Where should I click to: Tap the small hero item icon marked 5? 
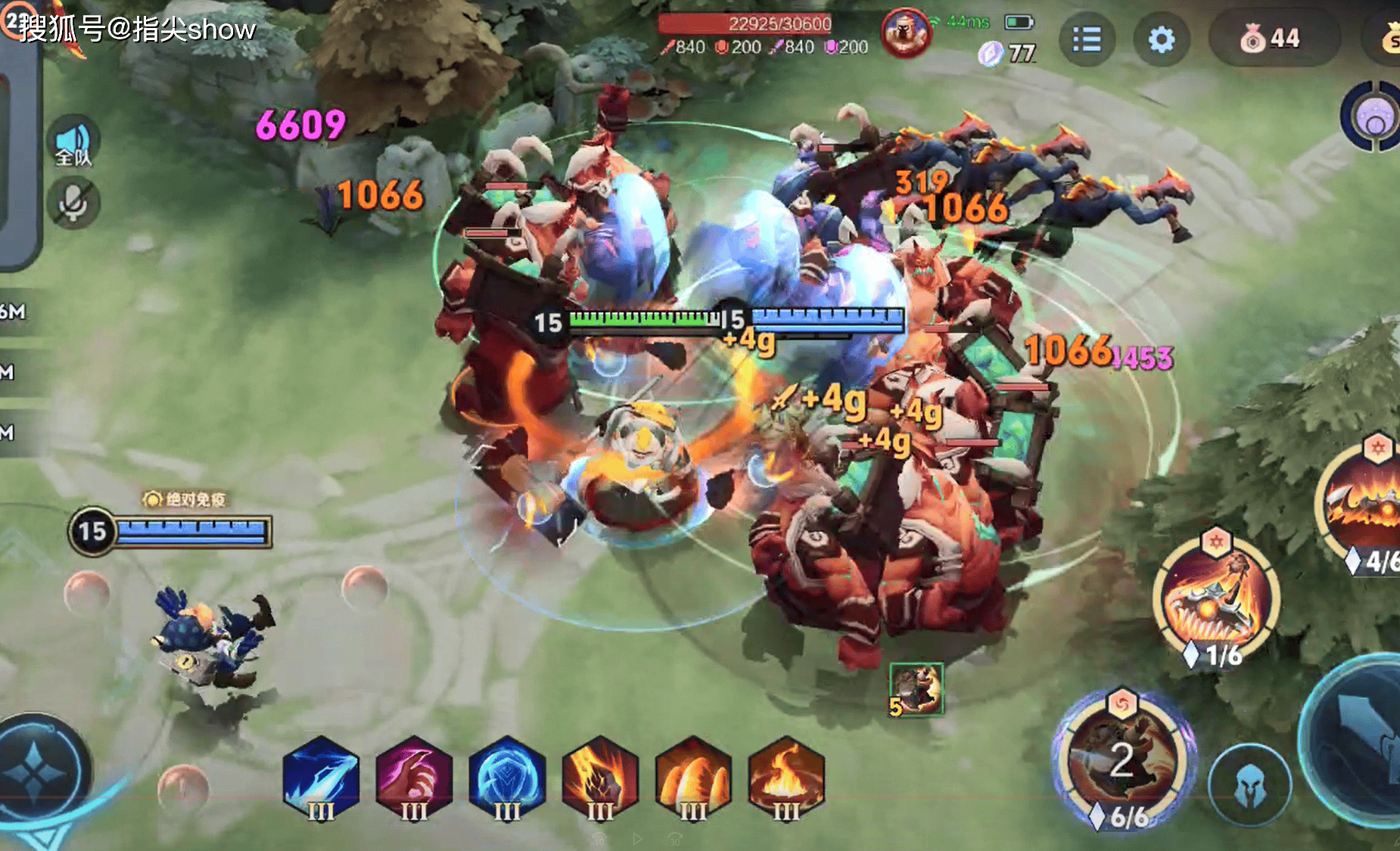point(916,689)
